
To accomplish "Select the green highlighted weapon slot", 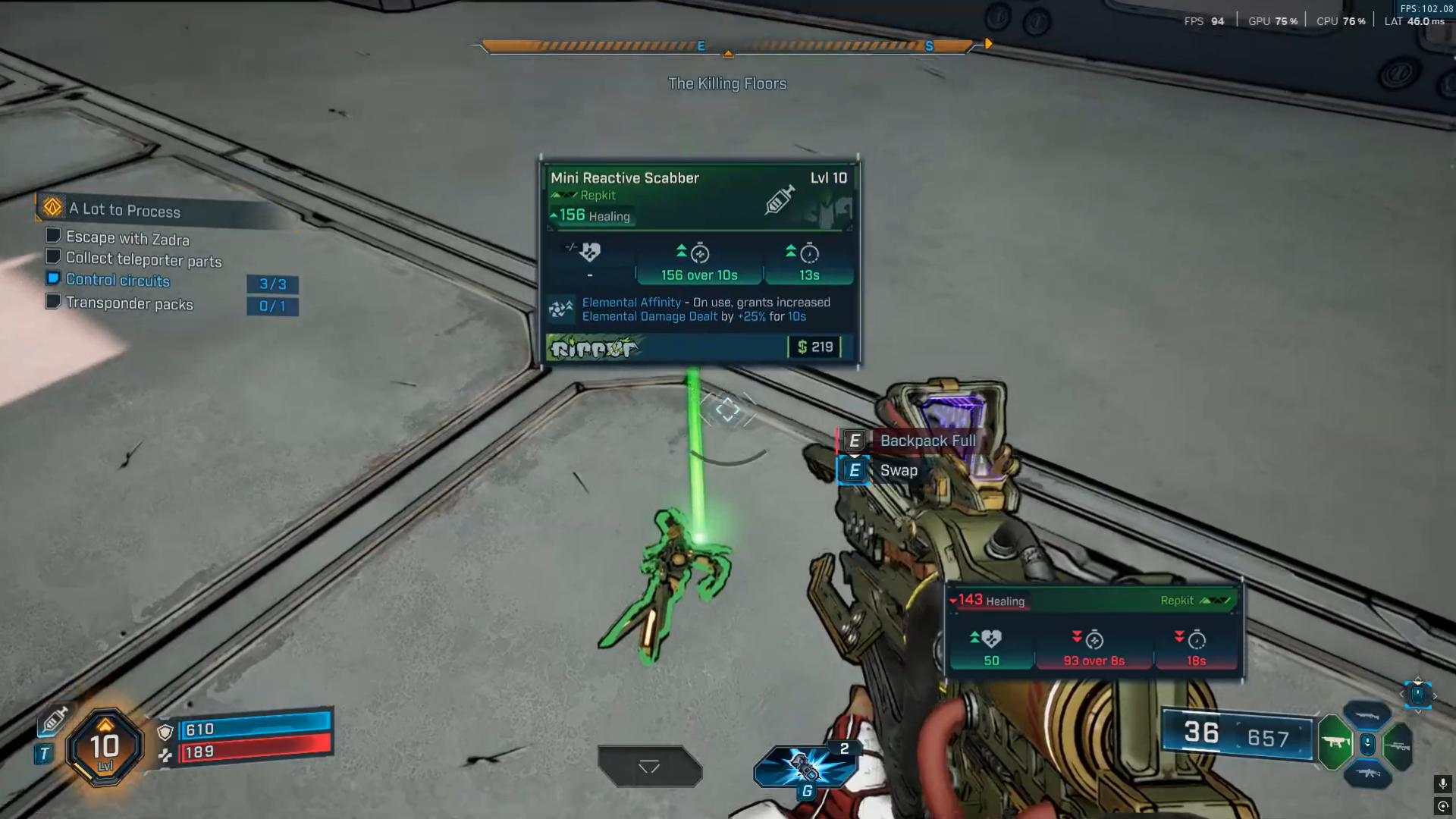I will coord(1335,742).
